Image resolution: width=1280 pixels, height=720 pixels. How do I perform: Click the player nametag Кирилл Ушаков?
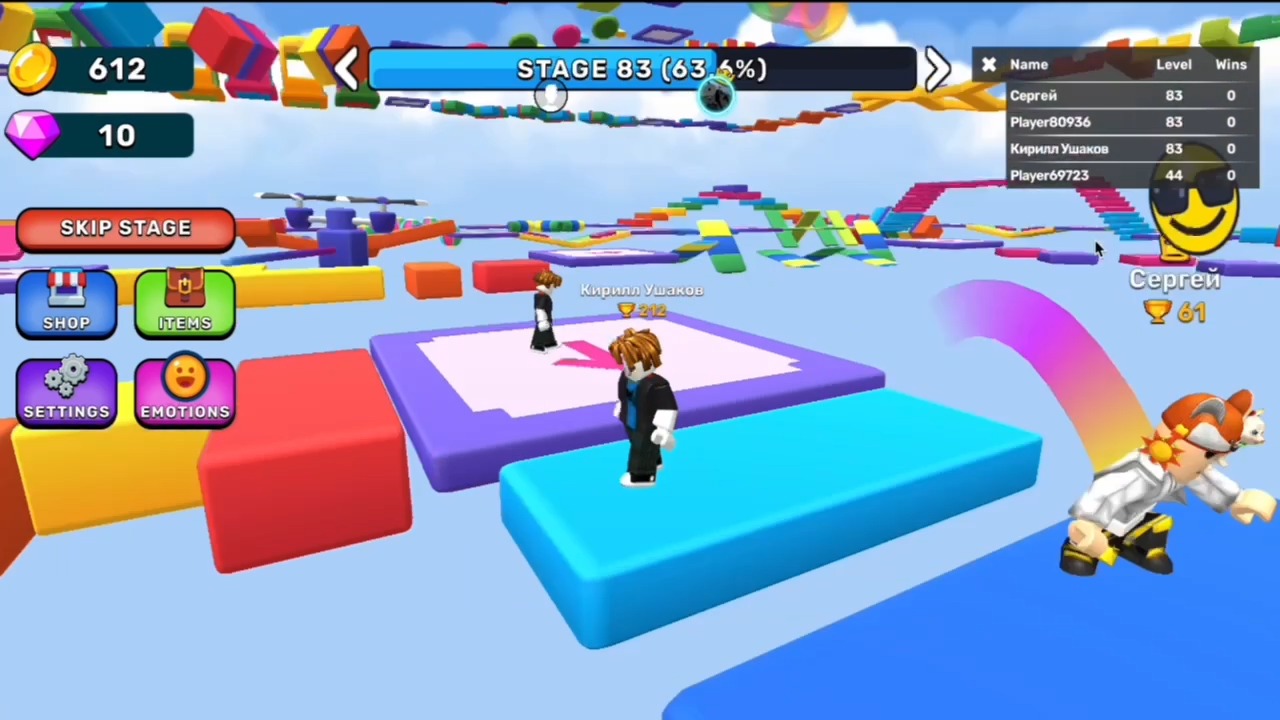tap(641, 290)
